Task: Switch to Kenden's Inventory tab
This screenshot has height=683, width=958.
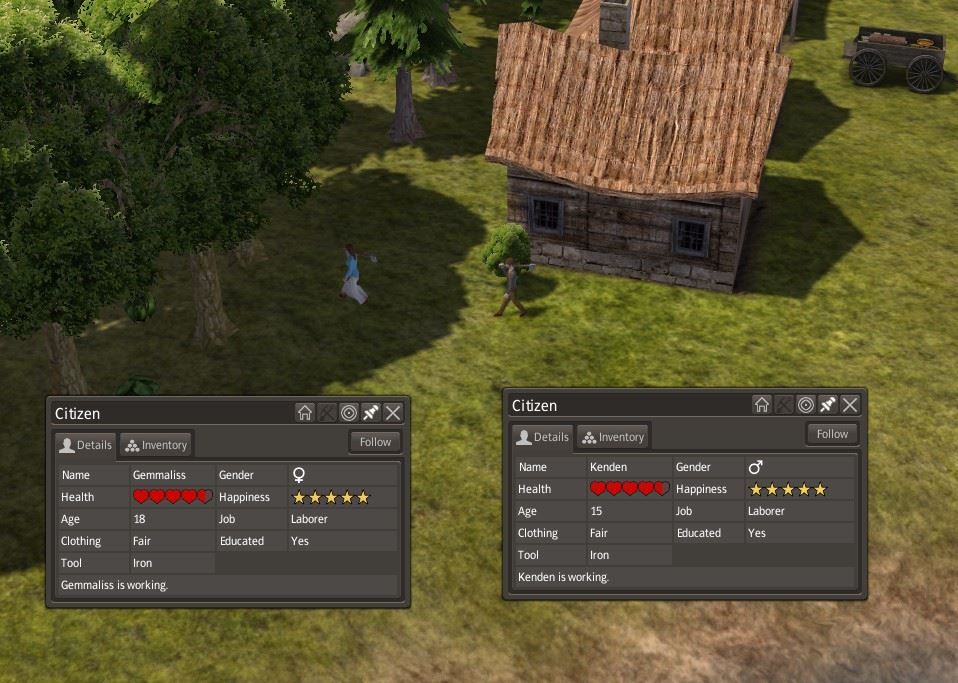Action: (x=612, y=437)
